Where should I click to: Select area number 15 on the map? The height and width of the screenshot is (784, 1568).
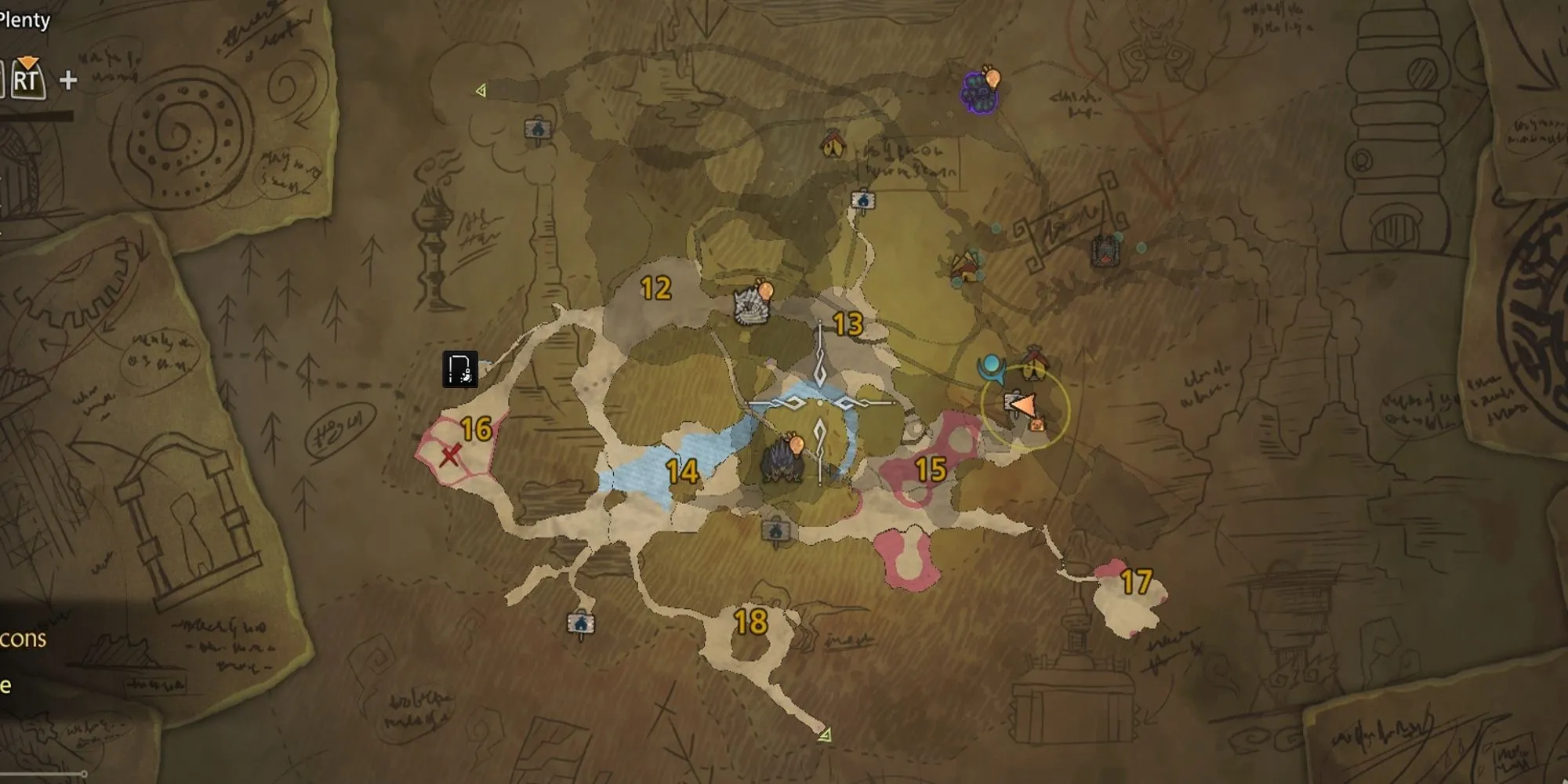(x=931, y=470)
